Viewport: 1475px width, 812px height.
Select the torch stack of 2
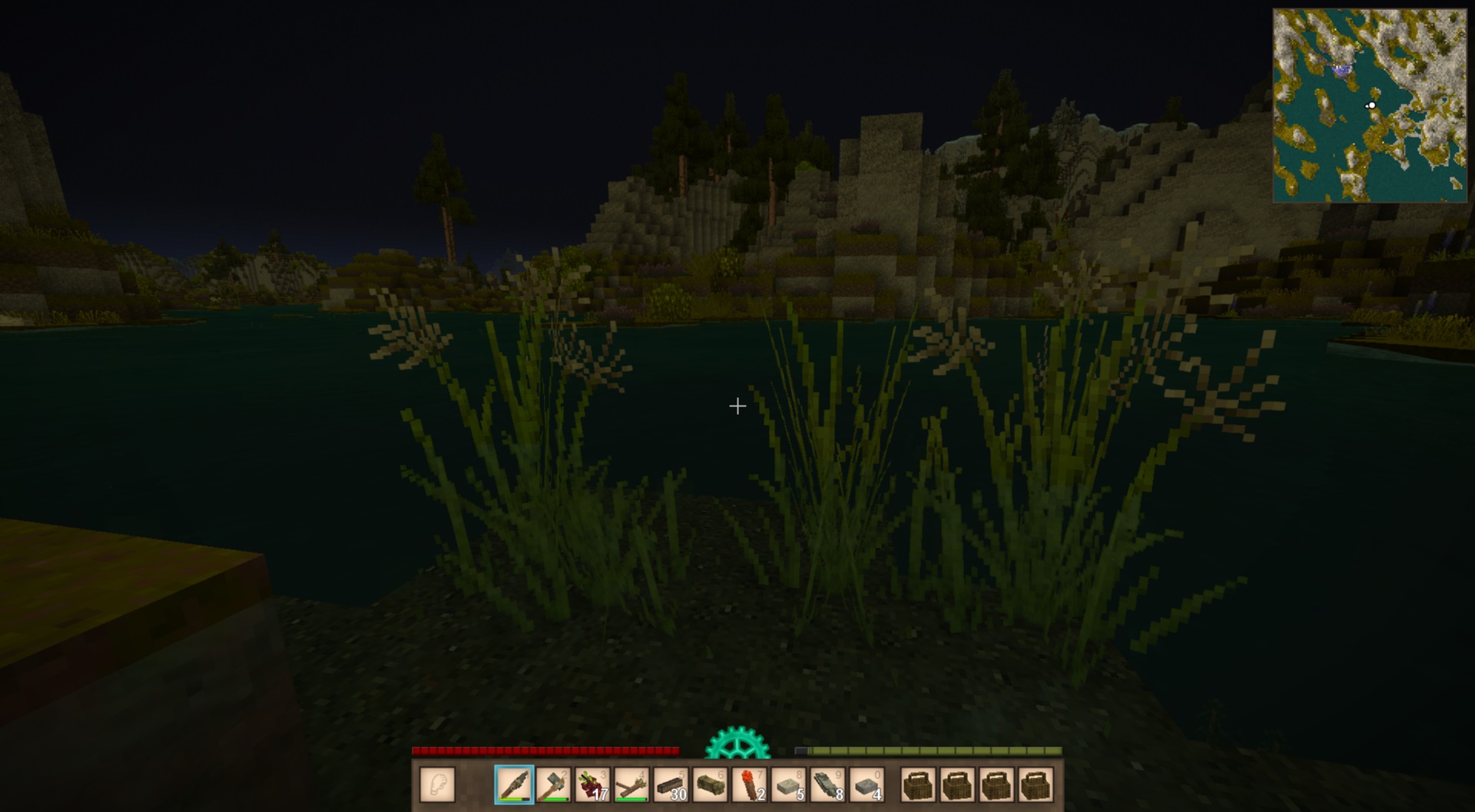tap(749, 785)
